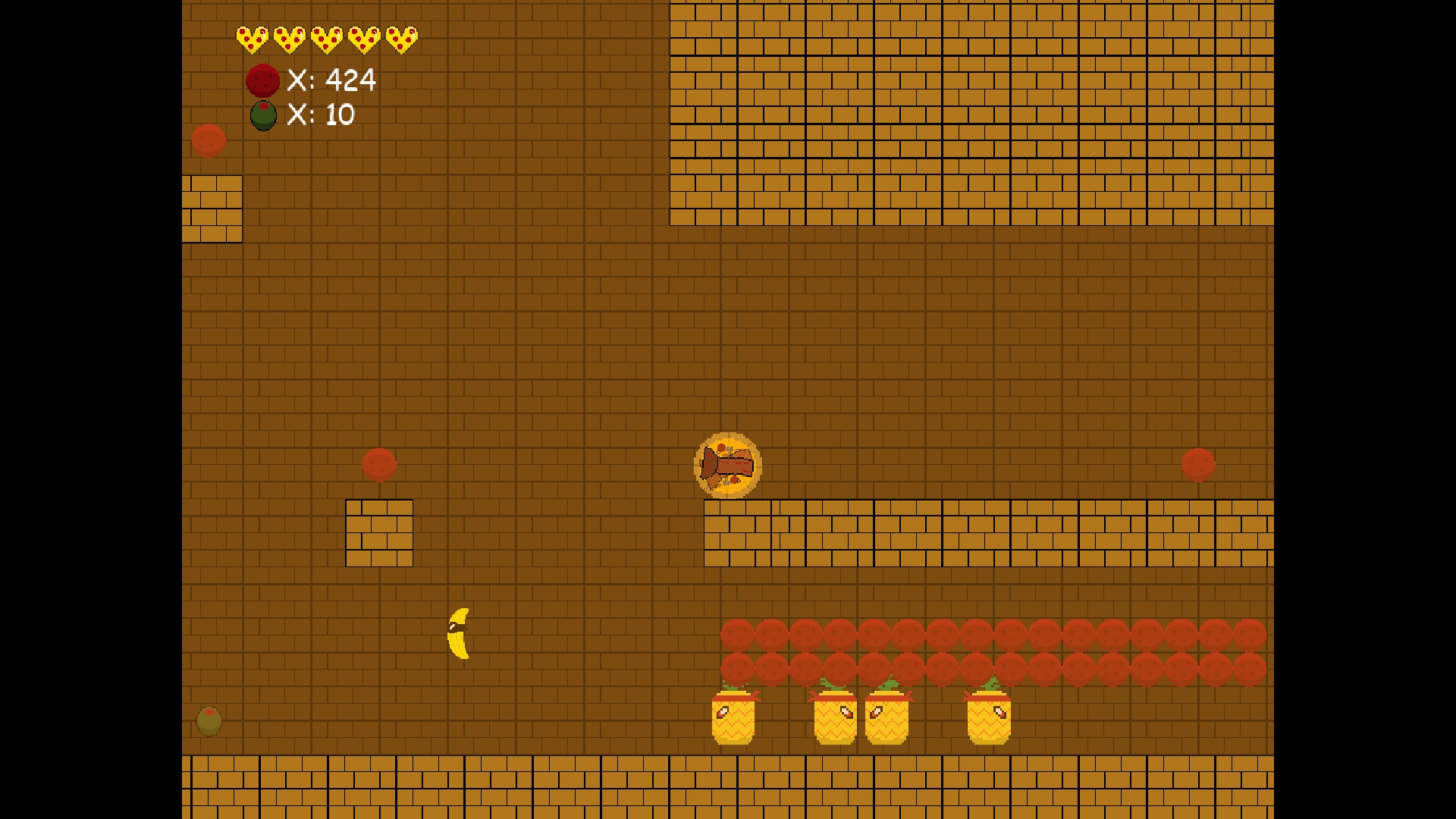Select the olive icon next to the 10 counter
The height and width of the screenshot is (819, 1456).
click(x=262, y=116)
